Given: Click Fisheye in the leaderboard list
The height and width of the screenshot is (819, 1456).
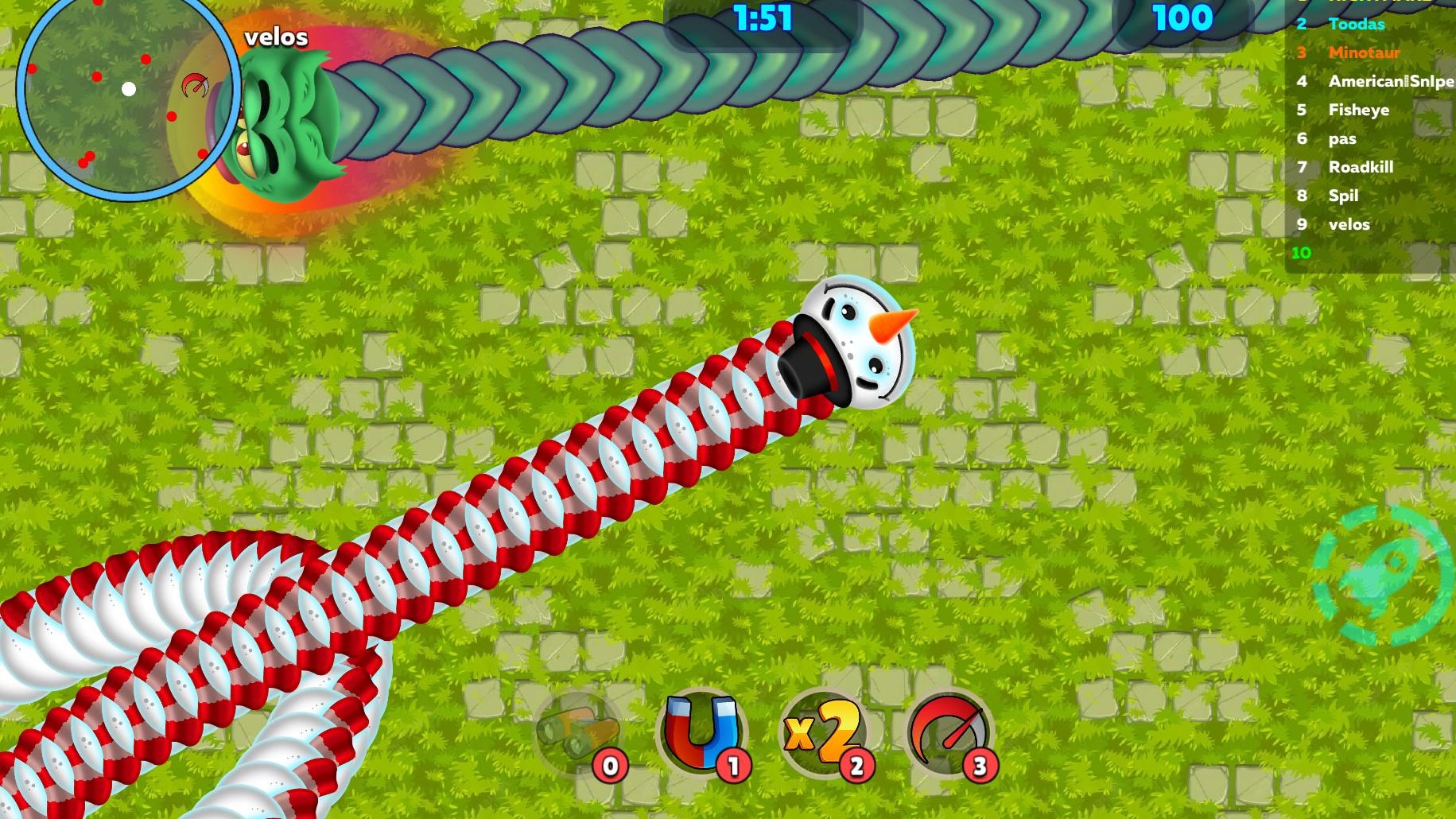Looking at the screenshot, I should coord(1359,110).
